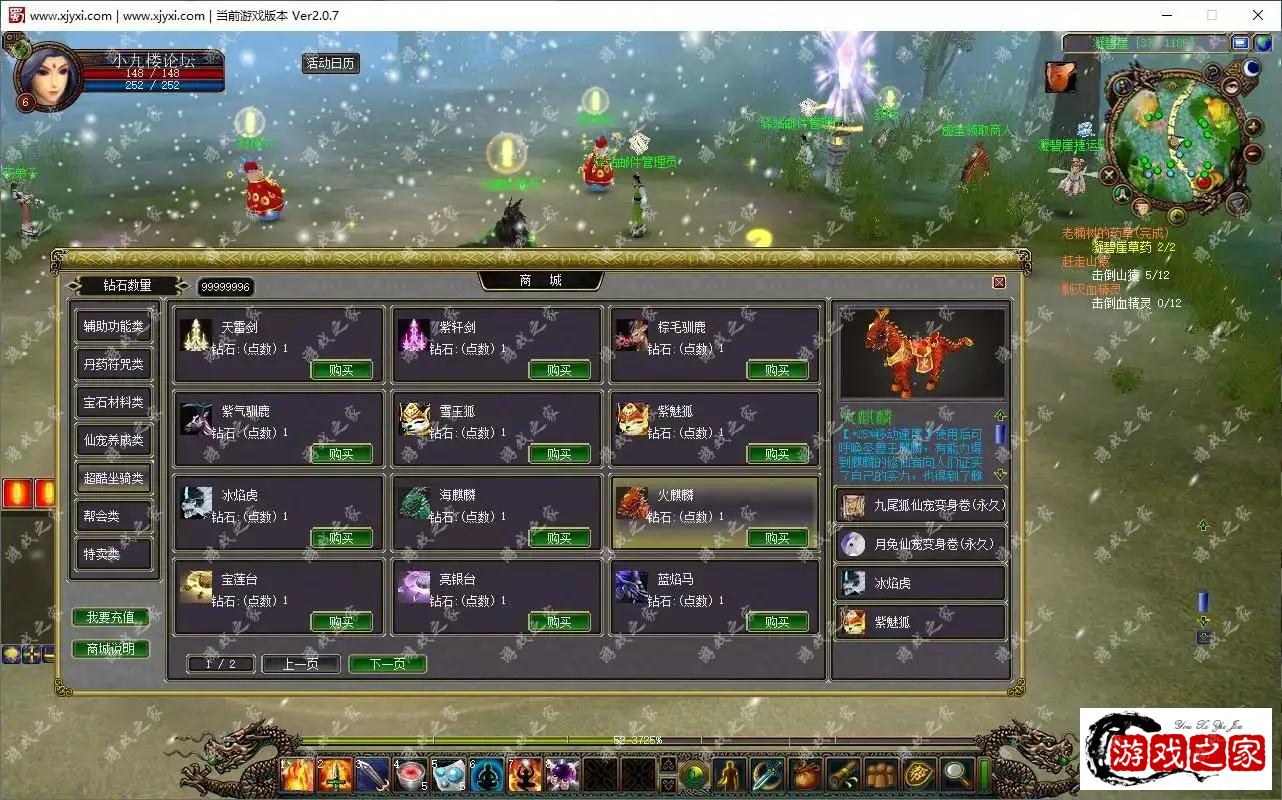Show the 仙宠养成类 category
This screenshot has width=1282, height=800.
click(x=113, y=440)
